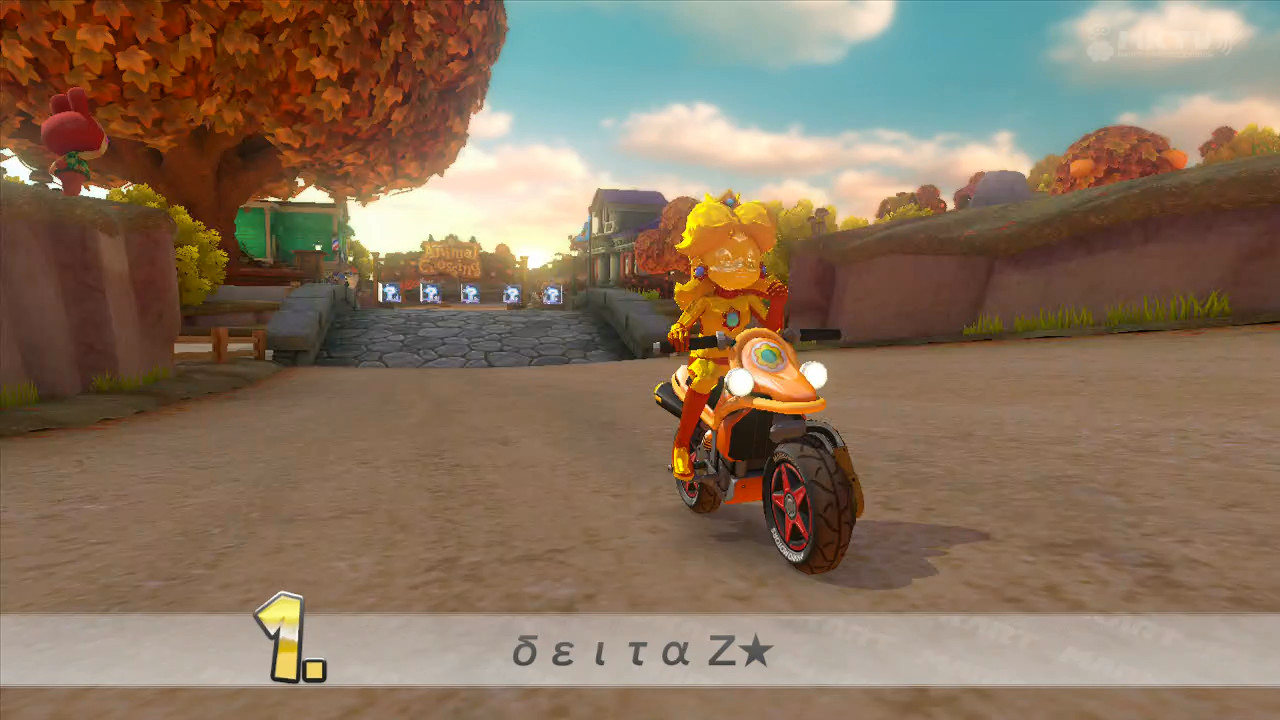Click the golden position "1." indicator

[283, 637]
